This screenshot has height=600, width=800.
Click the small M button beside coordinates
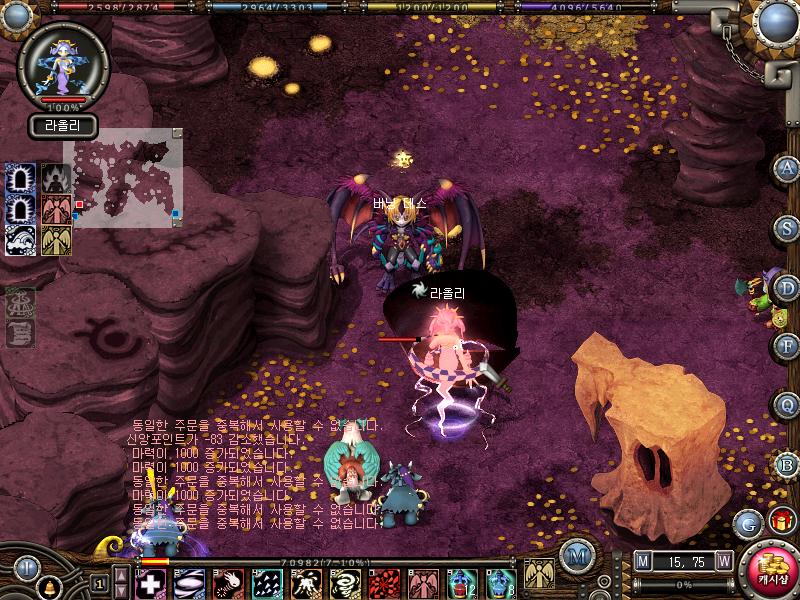pyautogui.click(x=643, y=562)
